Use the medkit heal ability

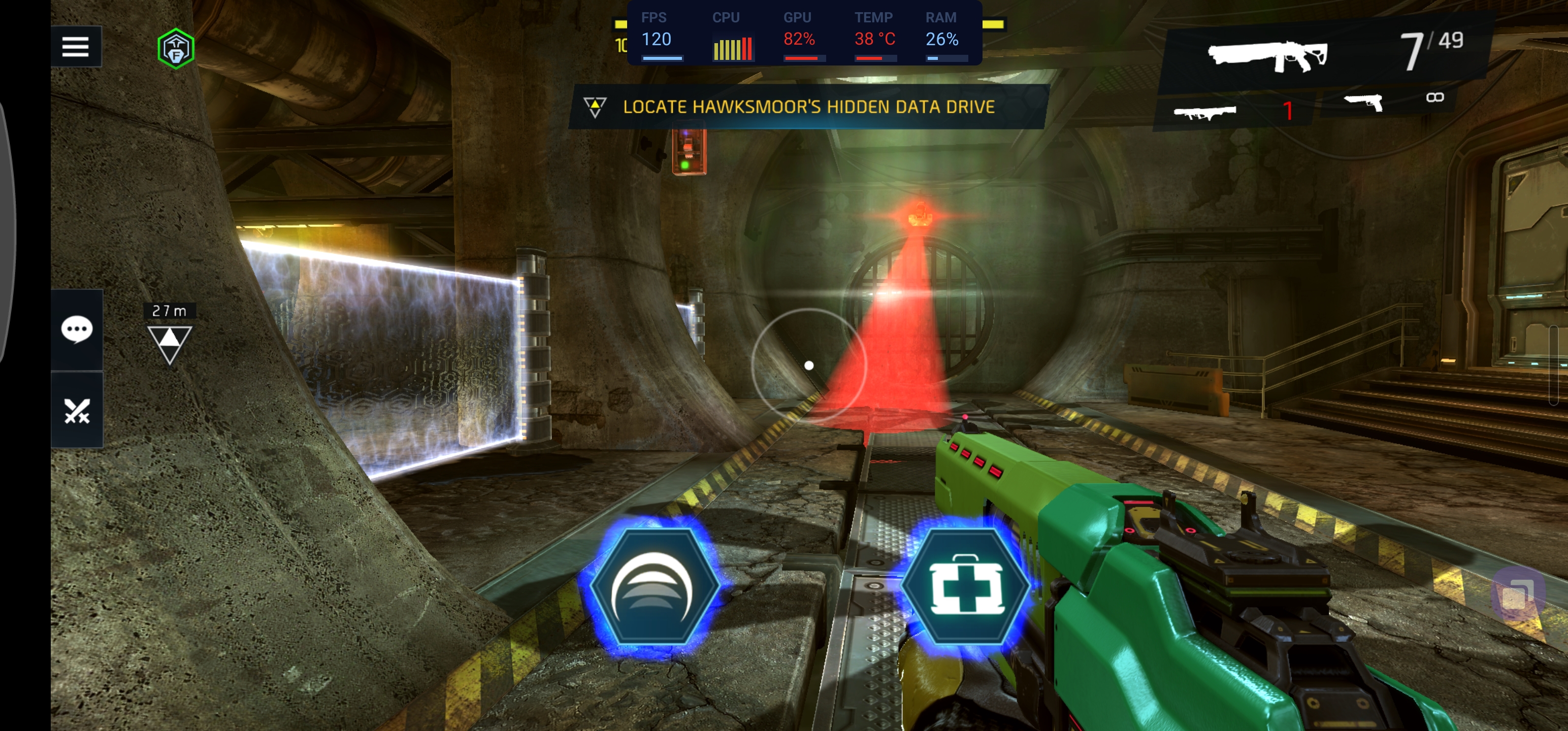tap(965, 587)
